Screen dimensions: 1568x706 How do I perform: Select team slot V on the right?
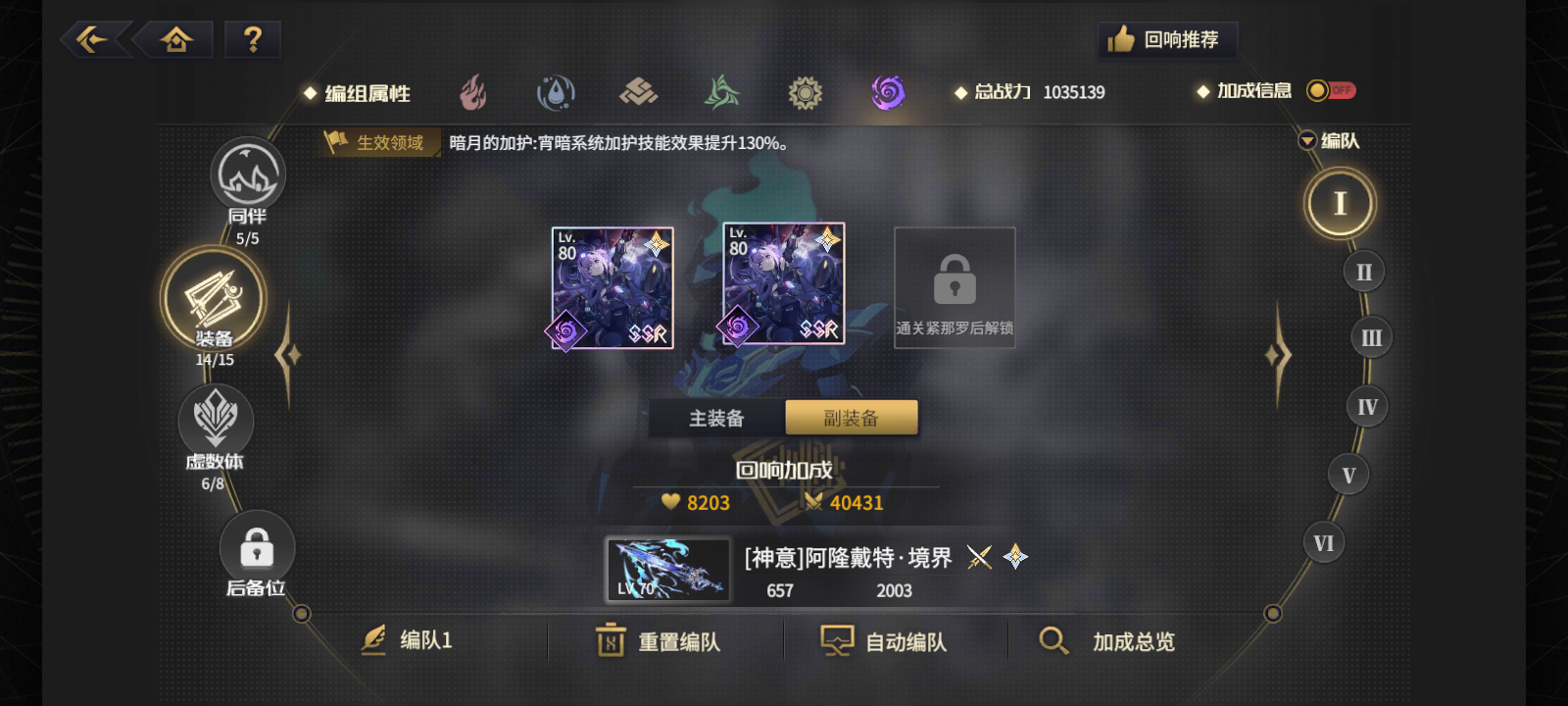[1348, 474]
